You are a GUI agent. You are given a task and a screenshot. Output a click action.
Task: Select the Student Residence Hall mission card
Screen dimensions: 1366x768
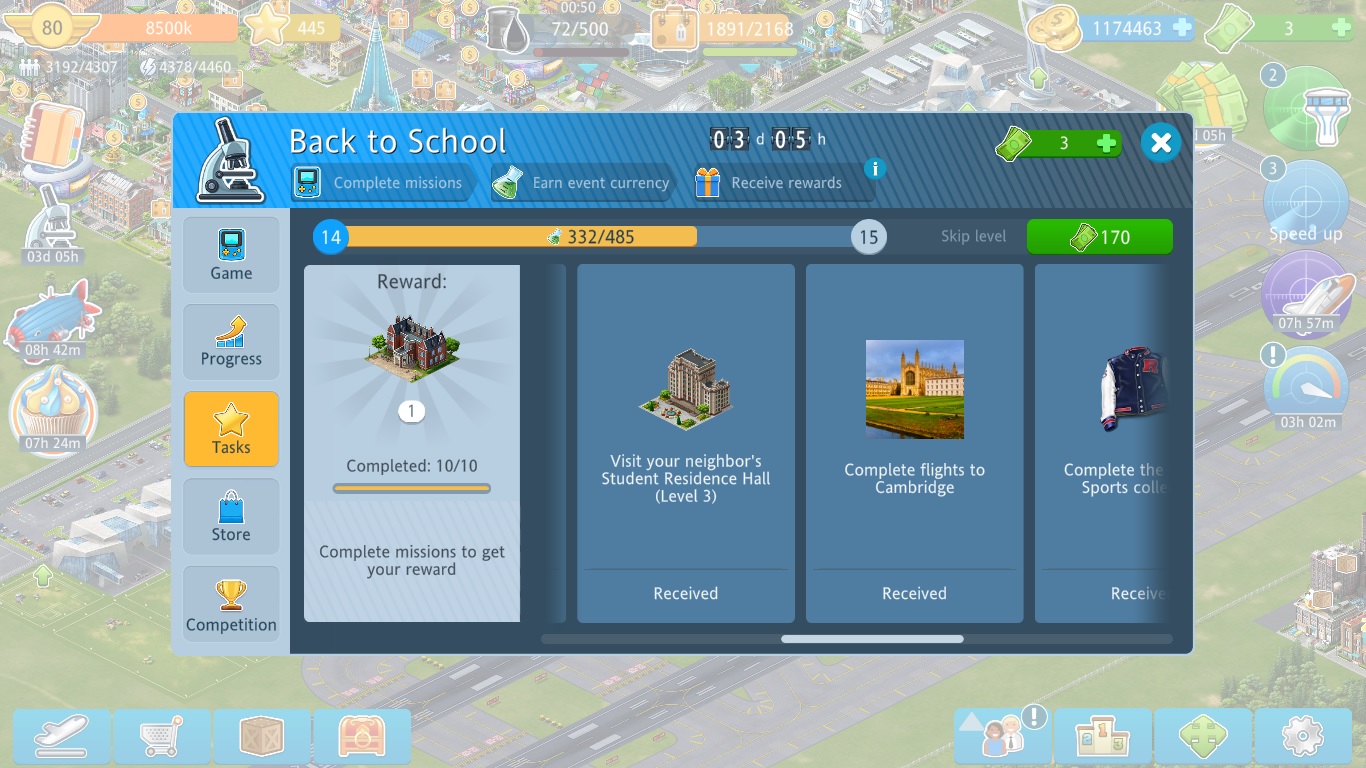coord(685,442)
